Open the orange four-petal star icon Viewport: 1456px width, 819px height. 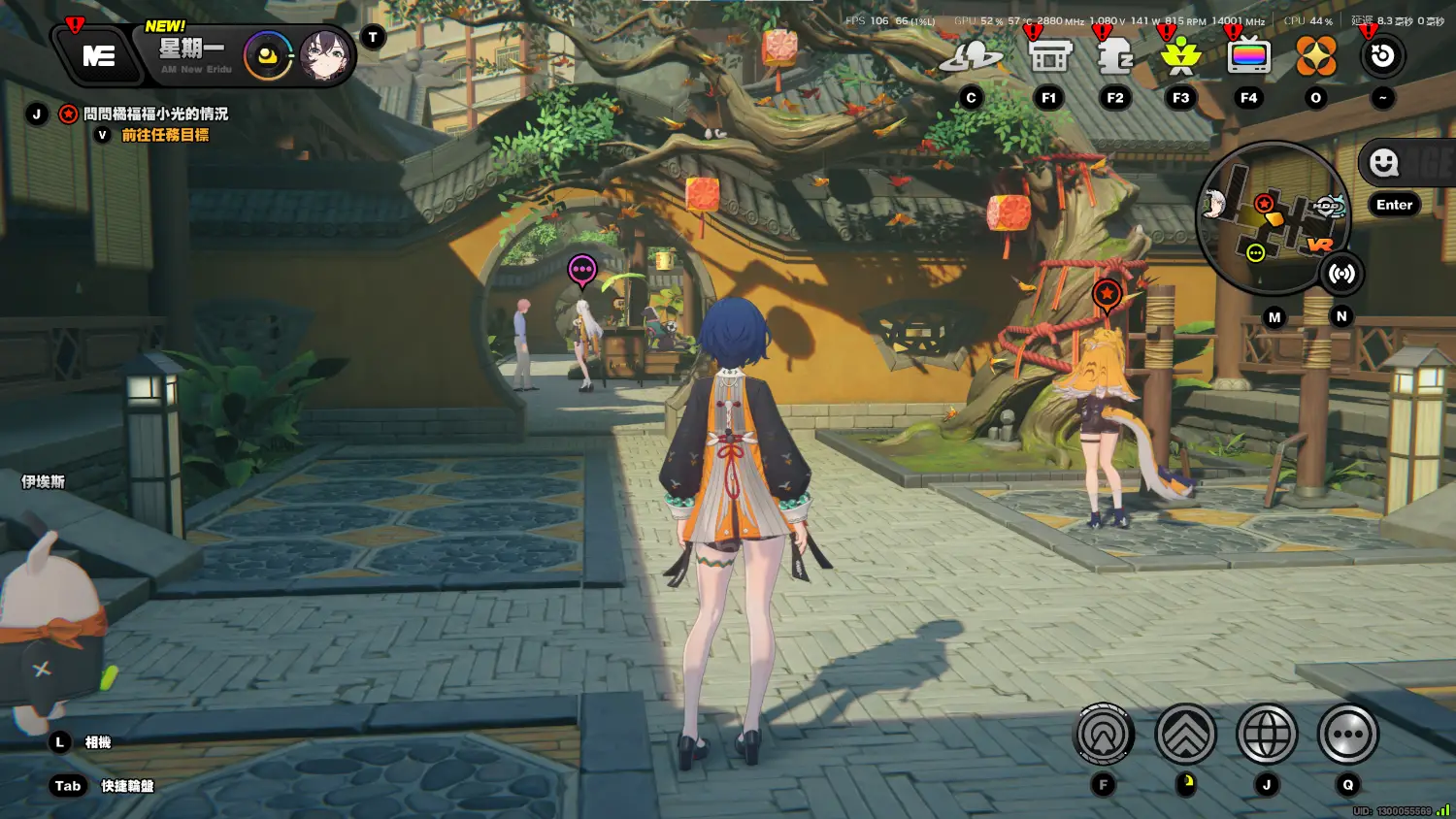(x=1316, y=57)
